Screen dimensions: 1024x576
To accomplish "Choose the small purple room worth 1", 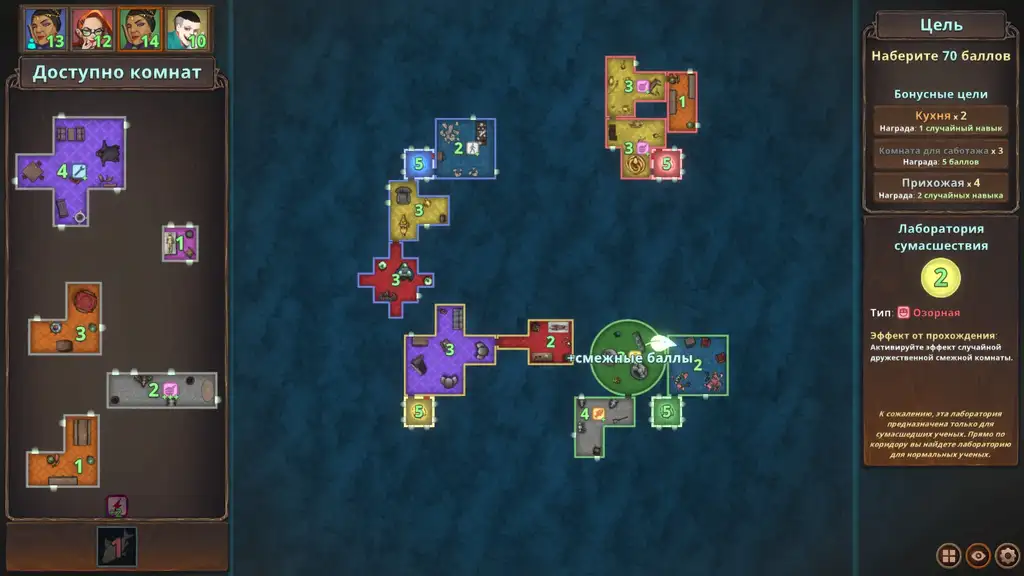I will (x=180, y=243).
